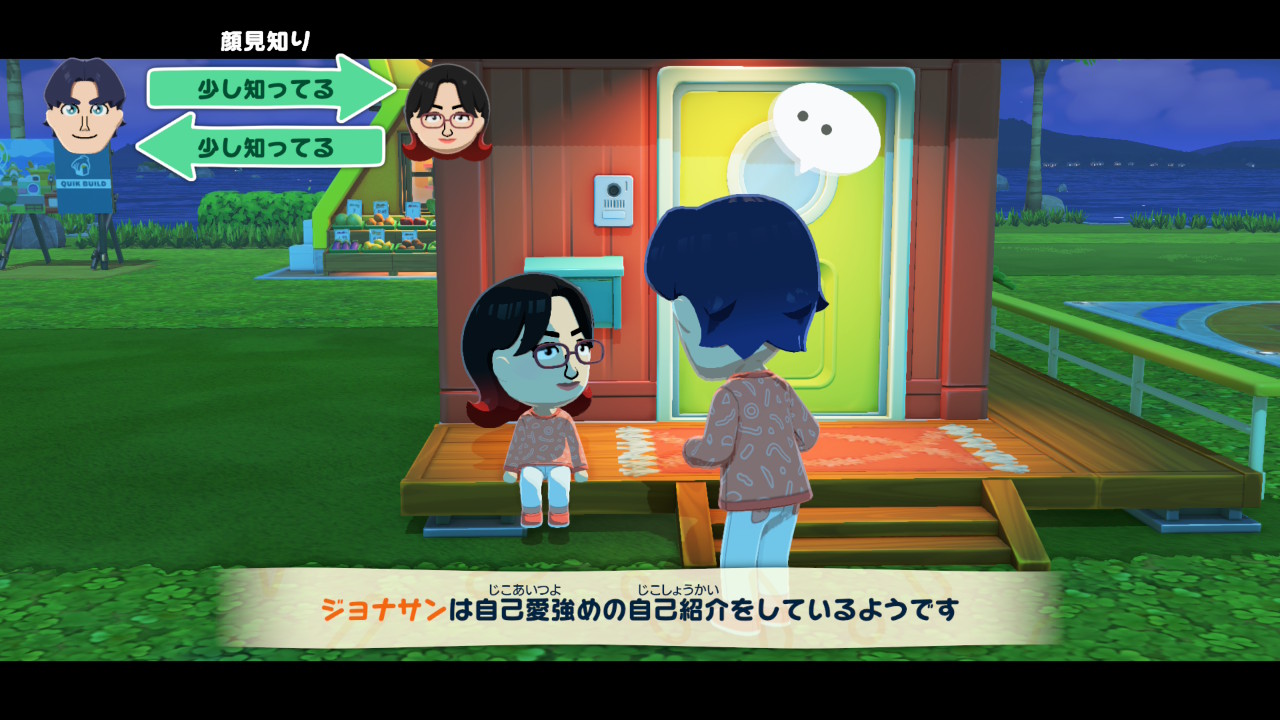Select the glasses-wearing woman's portrait in relationship panel
1280x720 pixels.
pos(447,112)
